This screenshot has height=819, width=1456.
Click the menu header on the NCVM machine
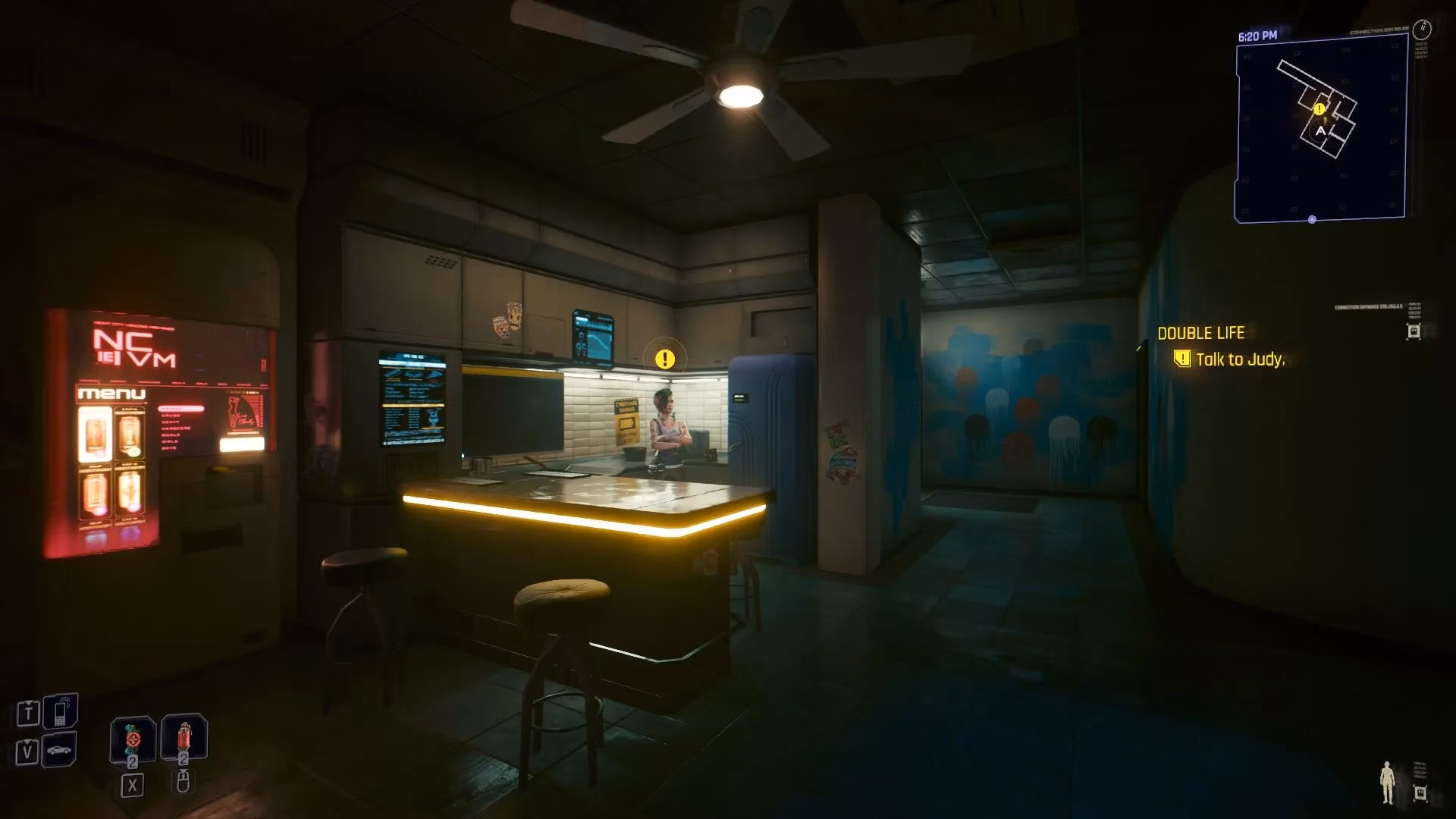(x=111, y=394)
